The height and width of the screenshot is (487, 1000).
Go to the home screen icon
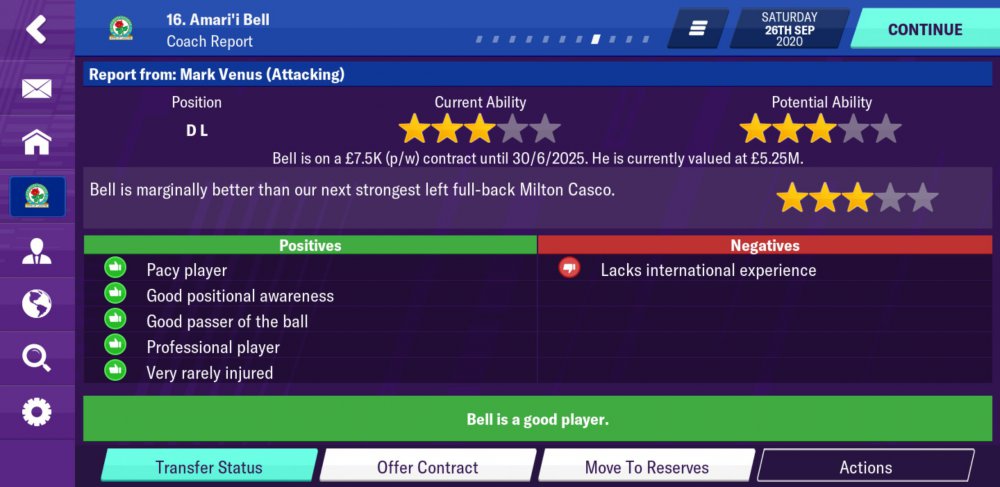(36, 142)
